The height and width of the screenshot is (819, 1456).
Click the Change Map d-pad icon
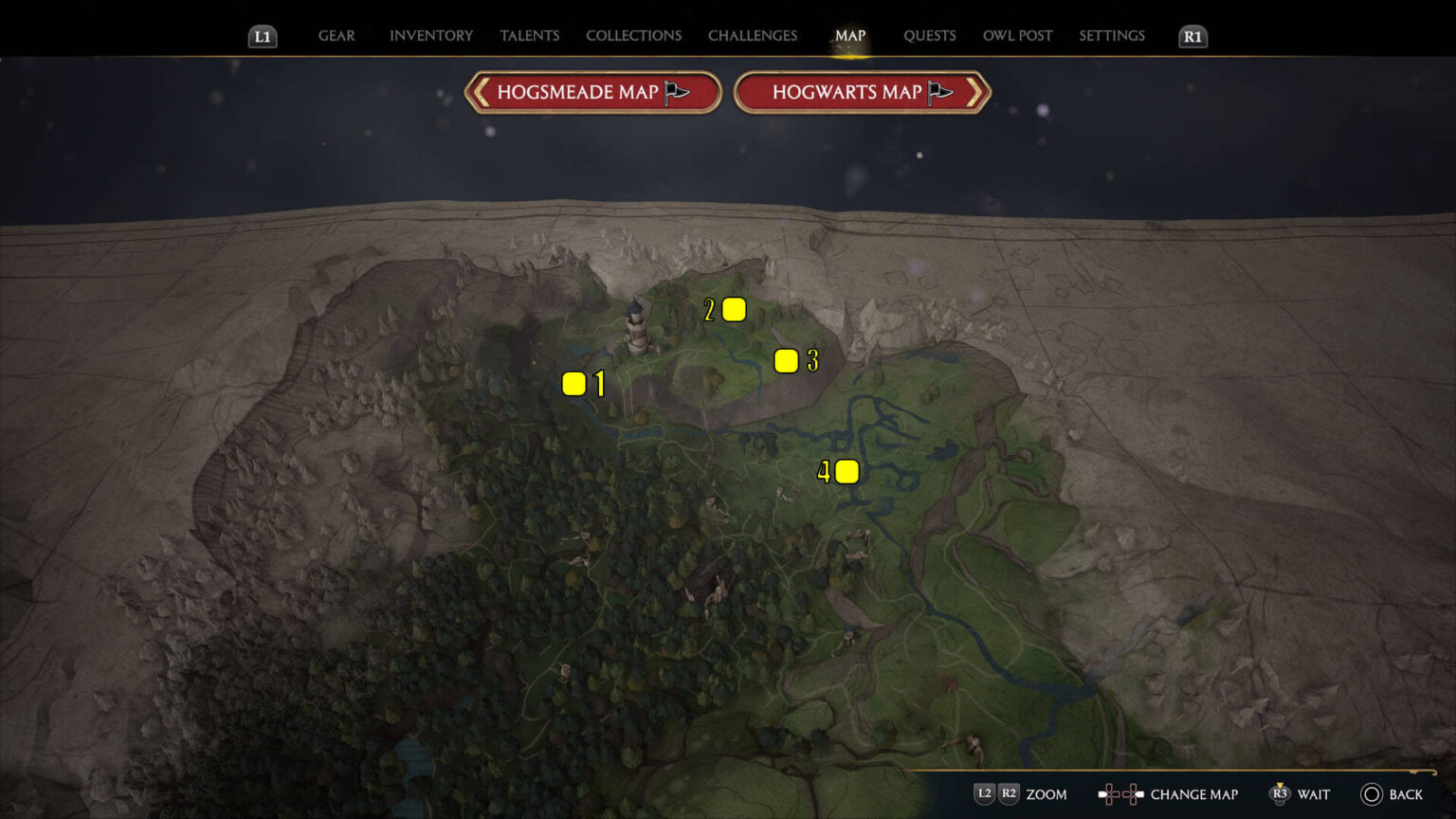pos(1120,794)
